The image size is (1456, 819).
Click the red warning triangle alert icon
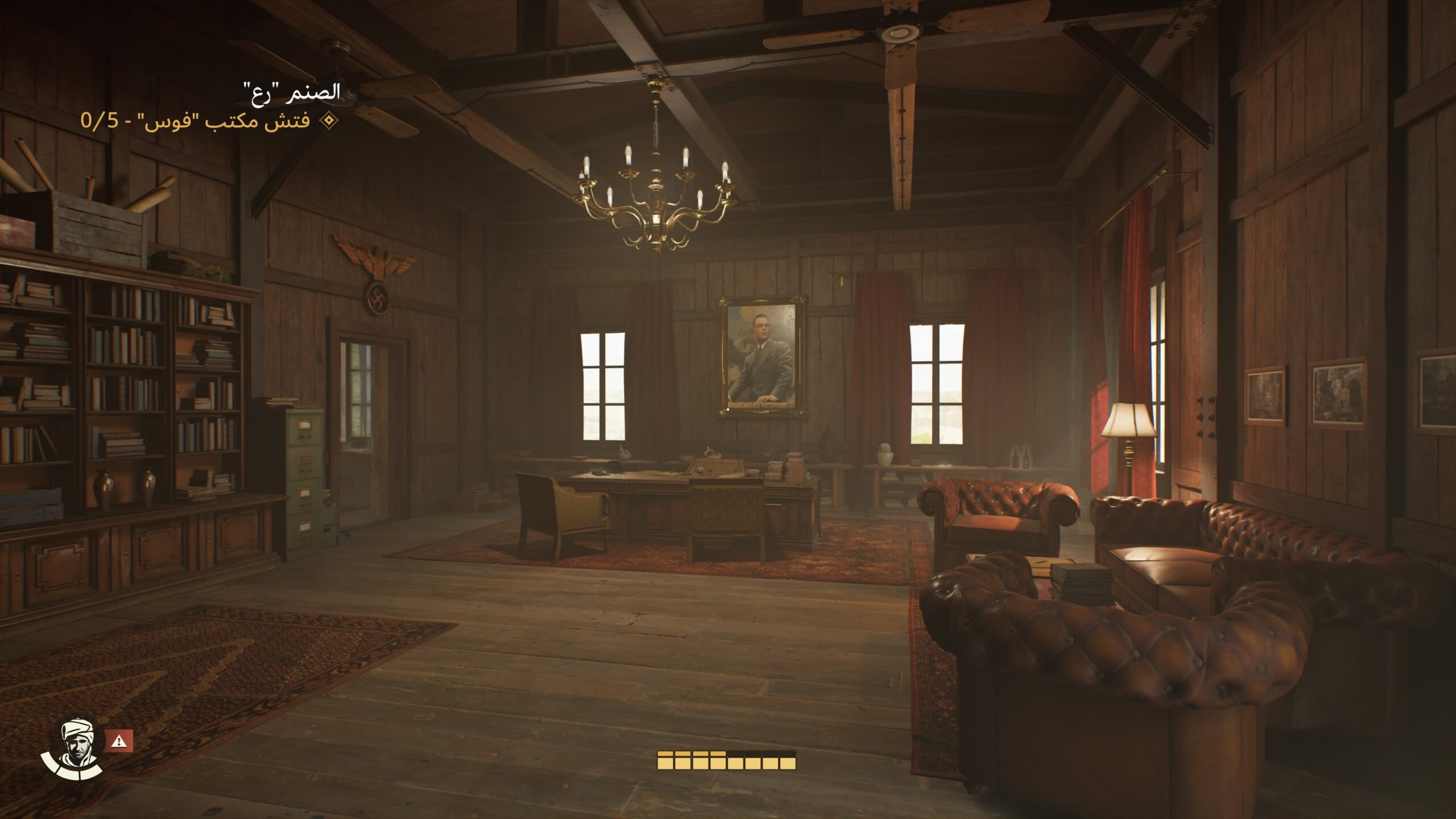click(119, 741)
